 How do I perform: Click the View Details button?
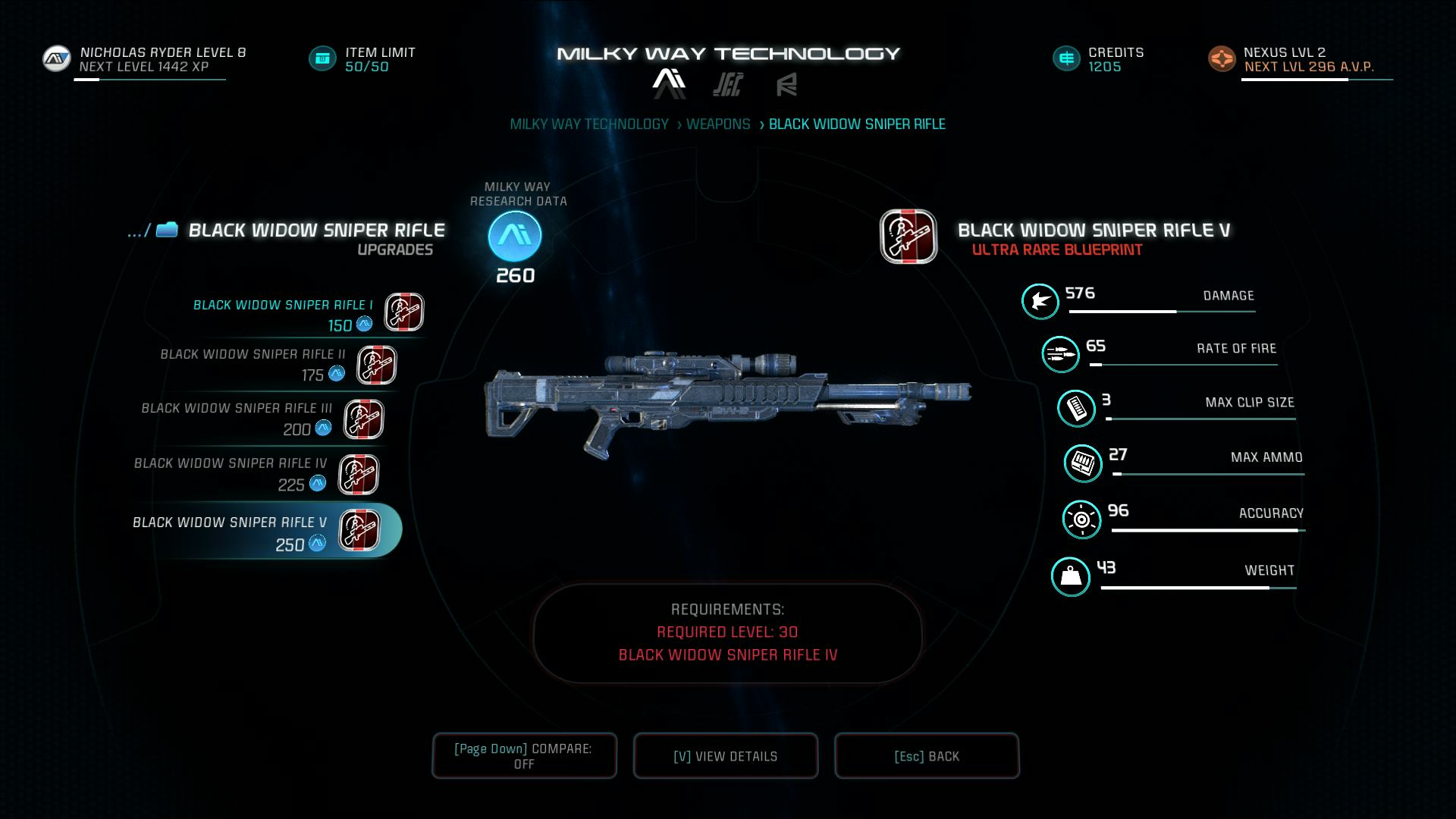(x=725, y=755)
